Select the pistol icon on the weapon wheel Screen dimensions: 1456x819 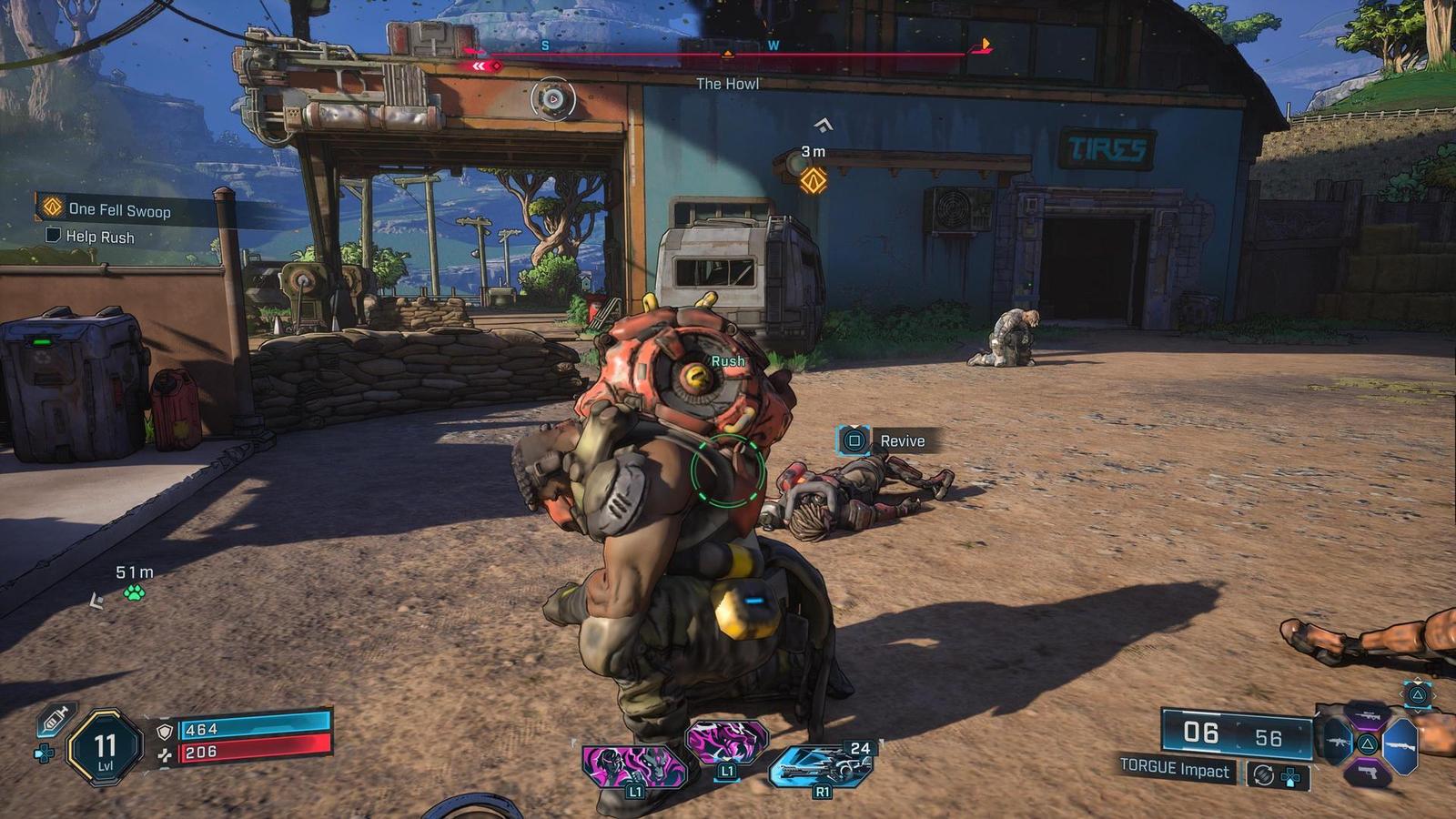[1368, 772]
